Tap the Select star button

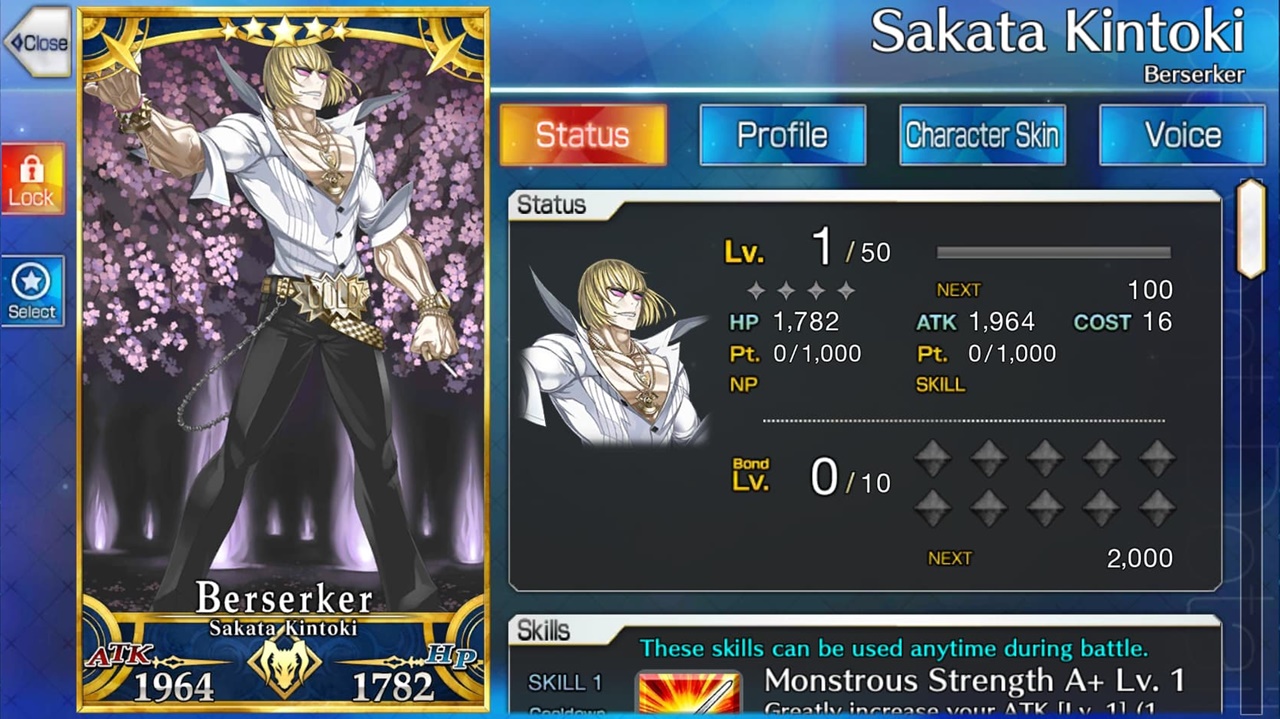(x=32, y=291)
